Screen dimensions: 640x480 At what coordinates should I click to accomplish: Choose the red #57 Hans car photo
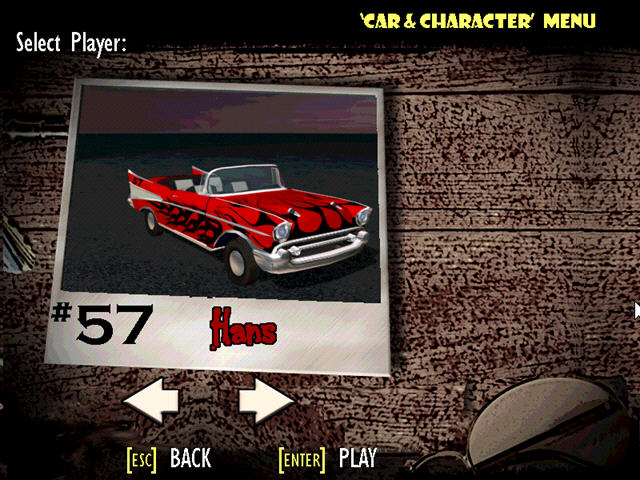pyautogui.click(x=221, y=194)
